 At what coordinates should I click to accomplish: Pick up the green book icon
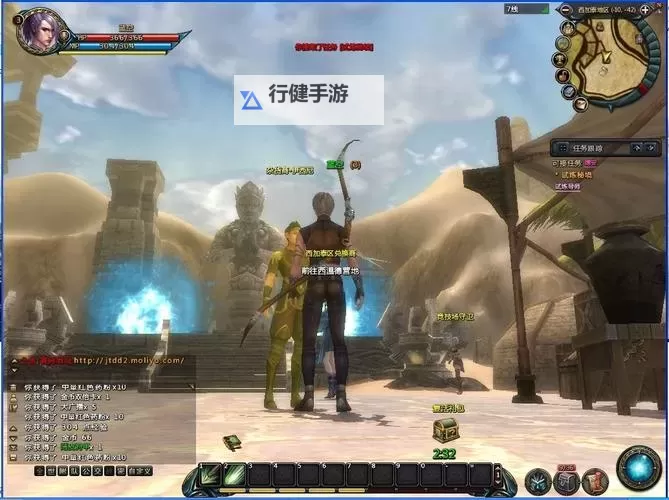232,442
